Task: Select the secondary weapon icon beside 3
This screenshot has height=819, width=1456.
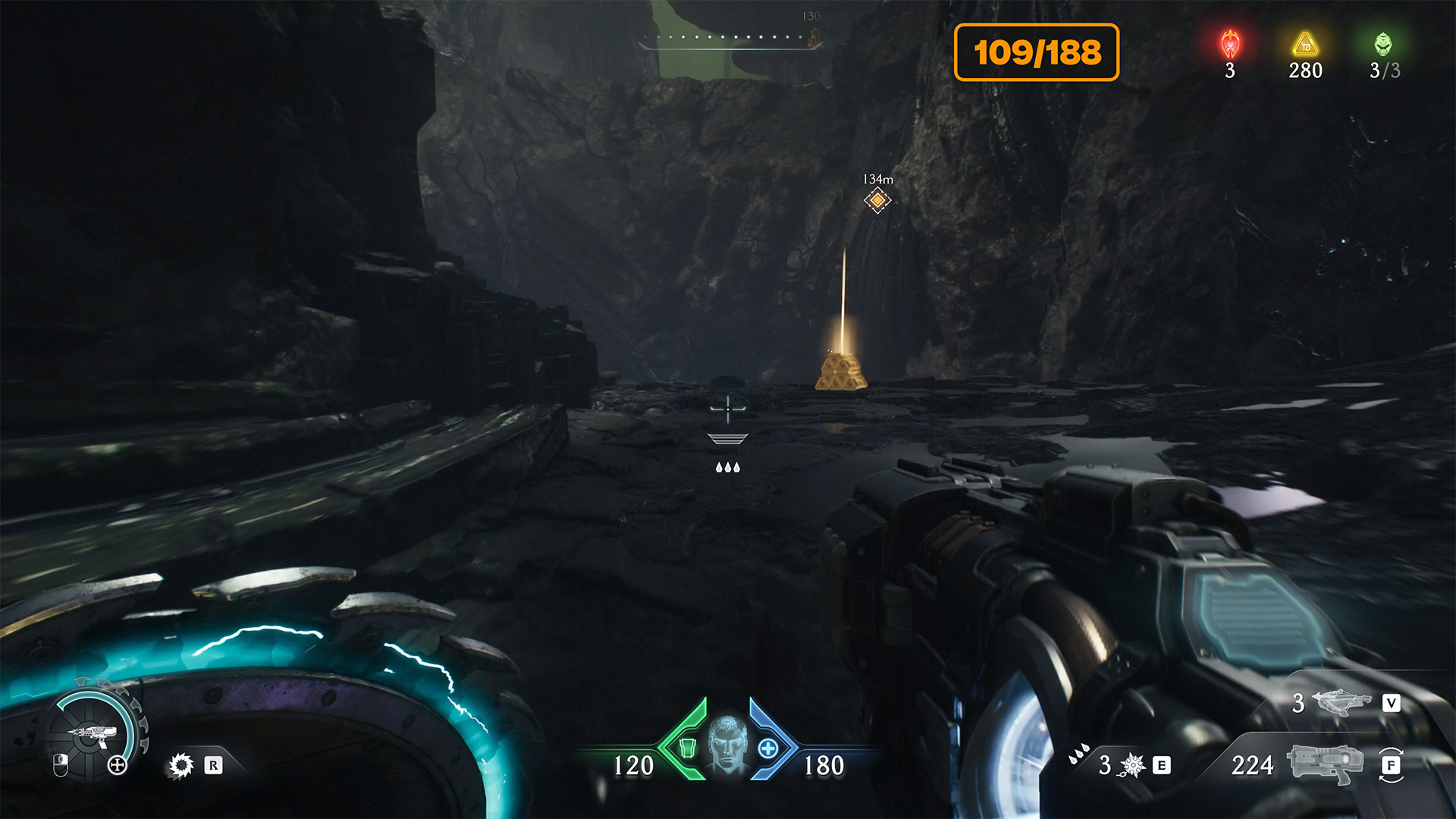Action: tap(1341, 702)
